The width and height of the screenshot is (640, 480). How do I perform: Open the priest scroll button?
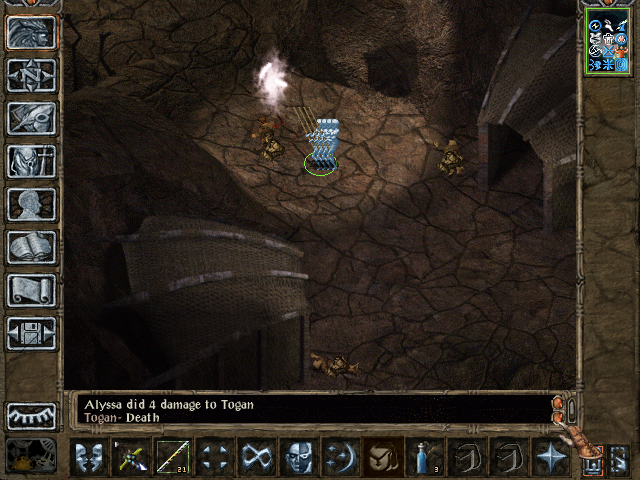(31, 290)
